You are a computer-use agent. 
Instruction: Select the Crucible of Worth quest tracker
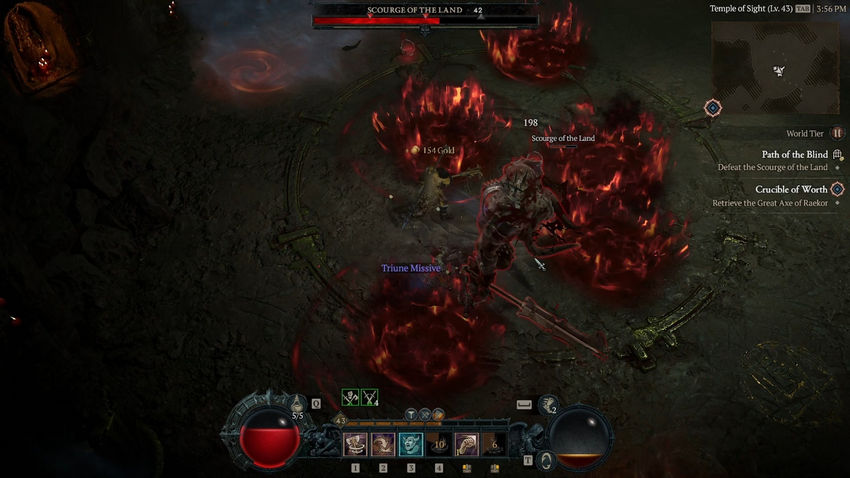pyautogui.click(x=790, y=189)
